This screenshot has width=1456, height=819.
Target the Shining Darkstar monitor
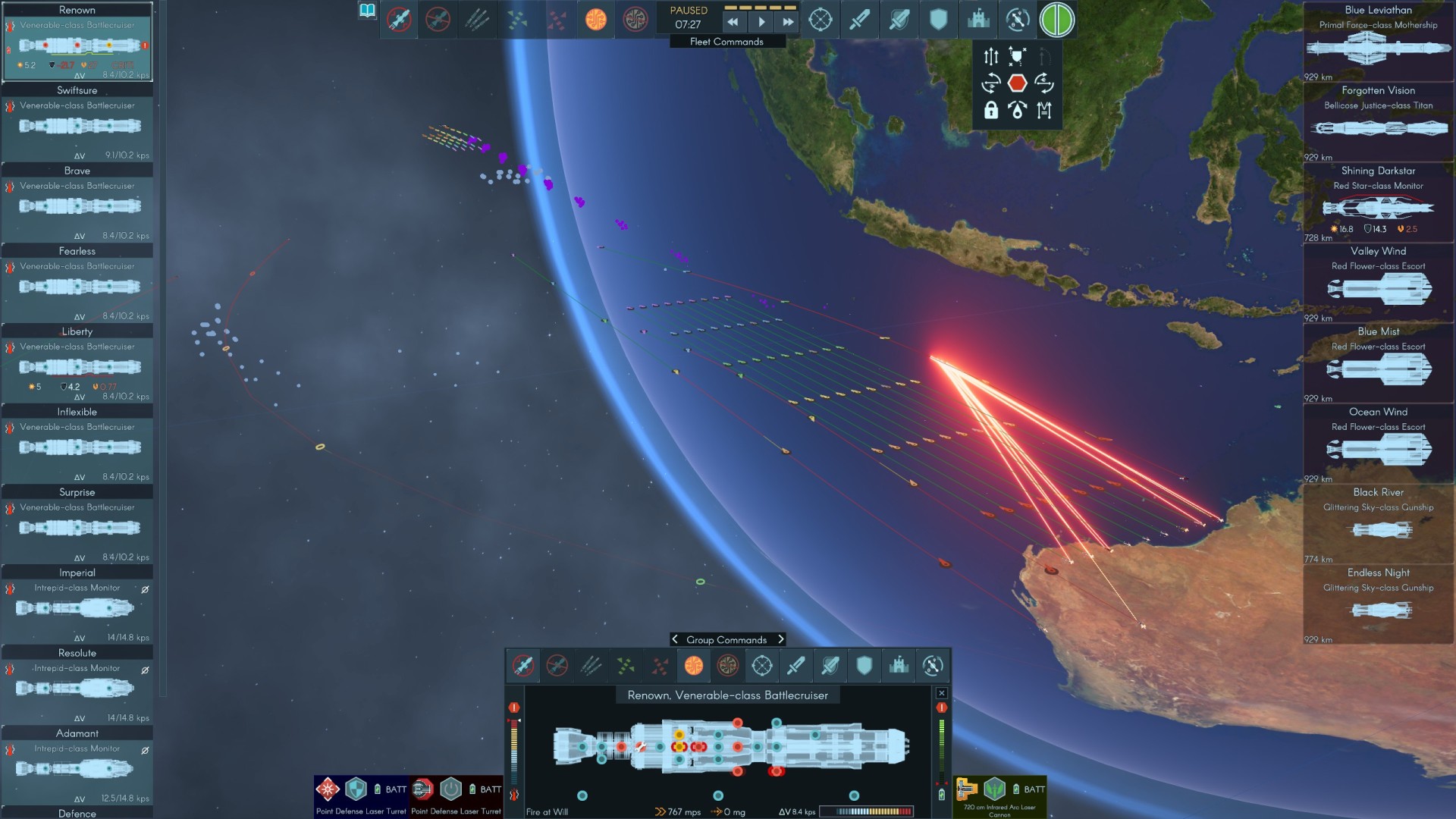[x=1378, y=202]
